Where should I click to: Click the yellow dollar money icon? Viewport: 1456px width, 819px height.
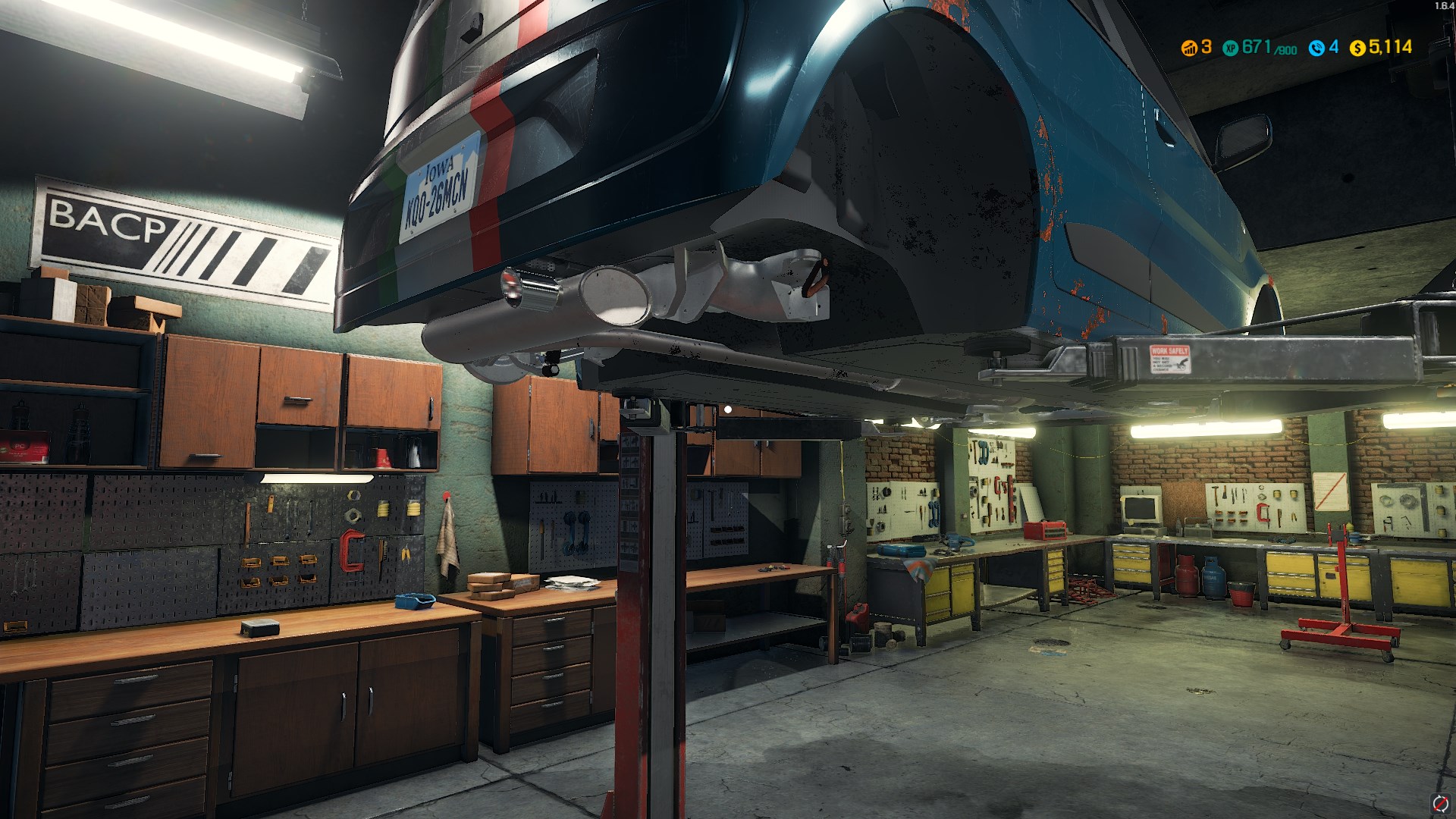pos(1357,48)
